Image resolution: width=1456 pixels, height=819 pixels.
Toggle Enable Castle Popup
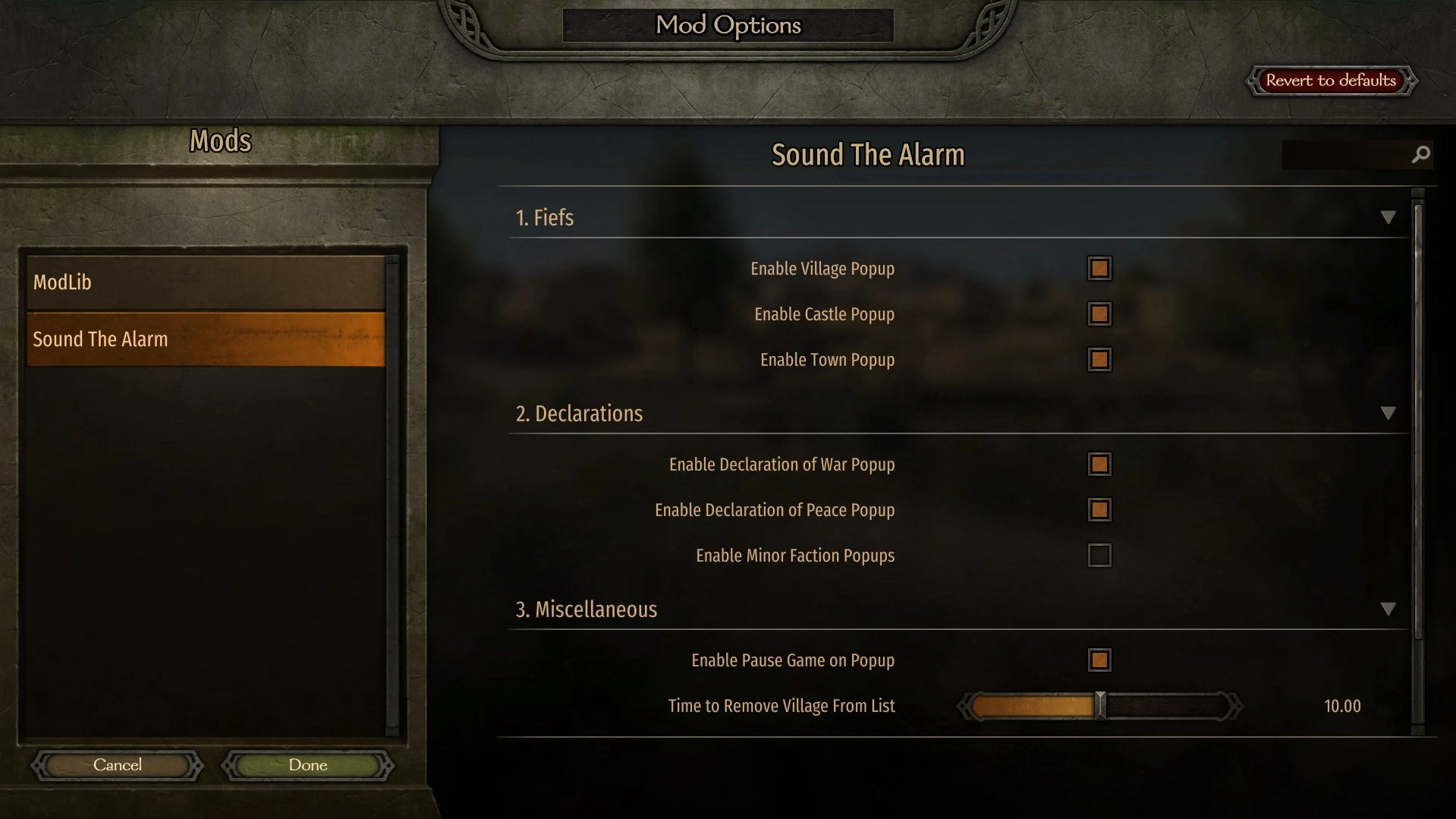(1099, 314)
